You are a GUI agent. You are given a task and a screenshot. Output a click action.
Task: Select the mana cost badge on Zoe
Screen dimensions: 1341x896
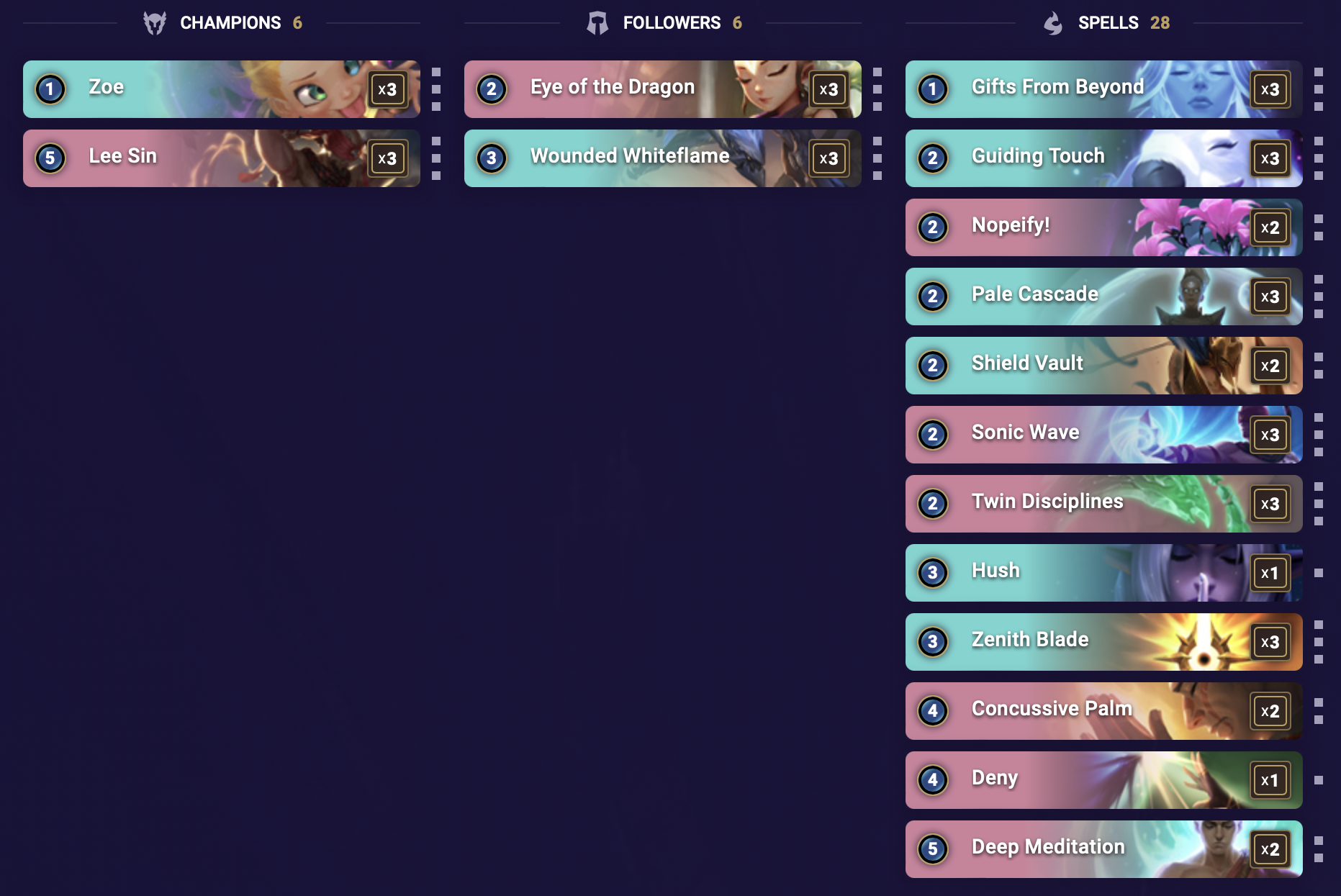click(x=50, y=89)
